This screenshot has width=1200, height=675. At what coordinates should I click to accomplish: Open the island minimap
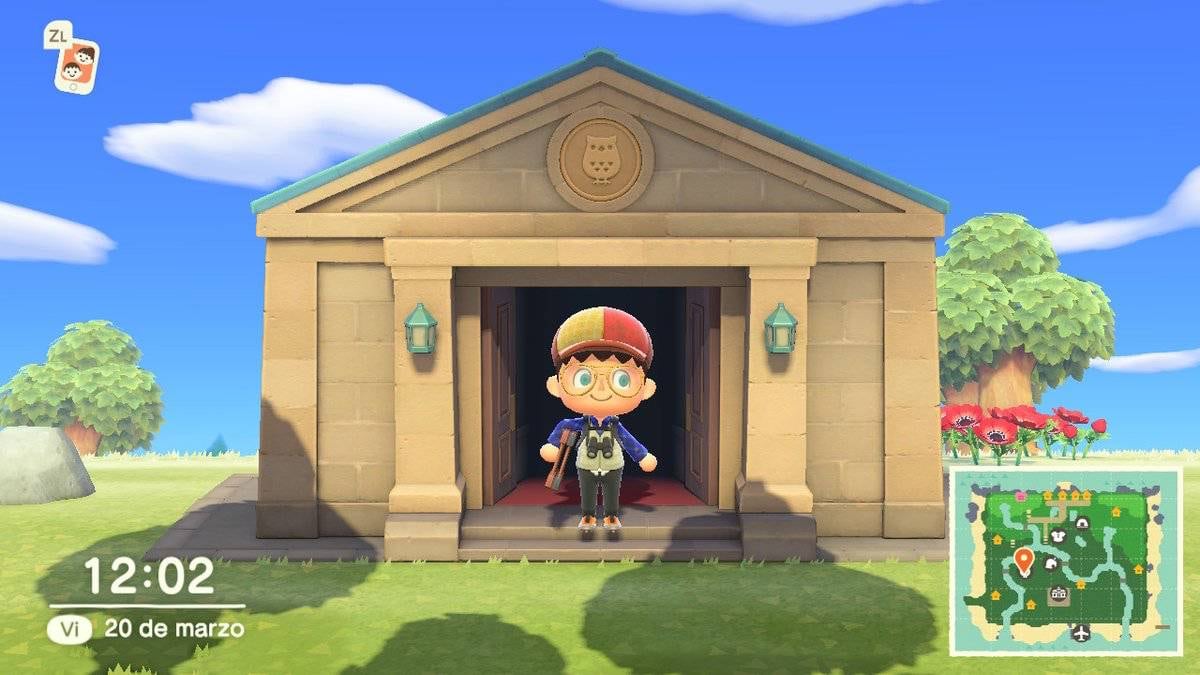click(1065, 562)
